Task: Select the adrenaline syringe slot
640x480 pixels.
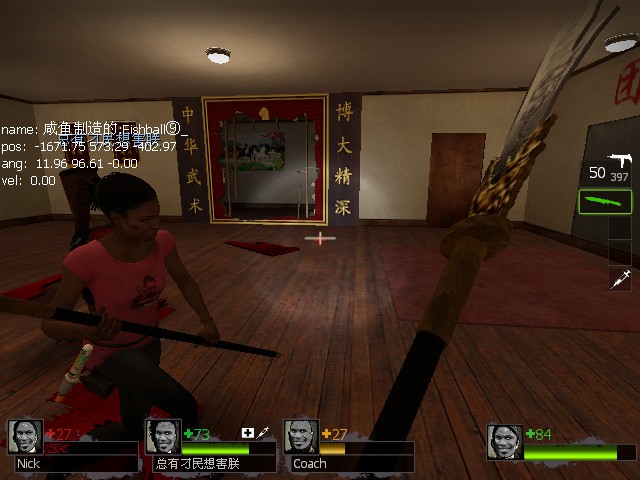Action: pyautogui.click(x=620, y=279)
